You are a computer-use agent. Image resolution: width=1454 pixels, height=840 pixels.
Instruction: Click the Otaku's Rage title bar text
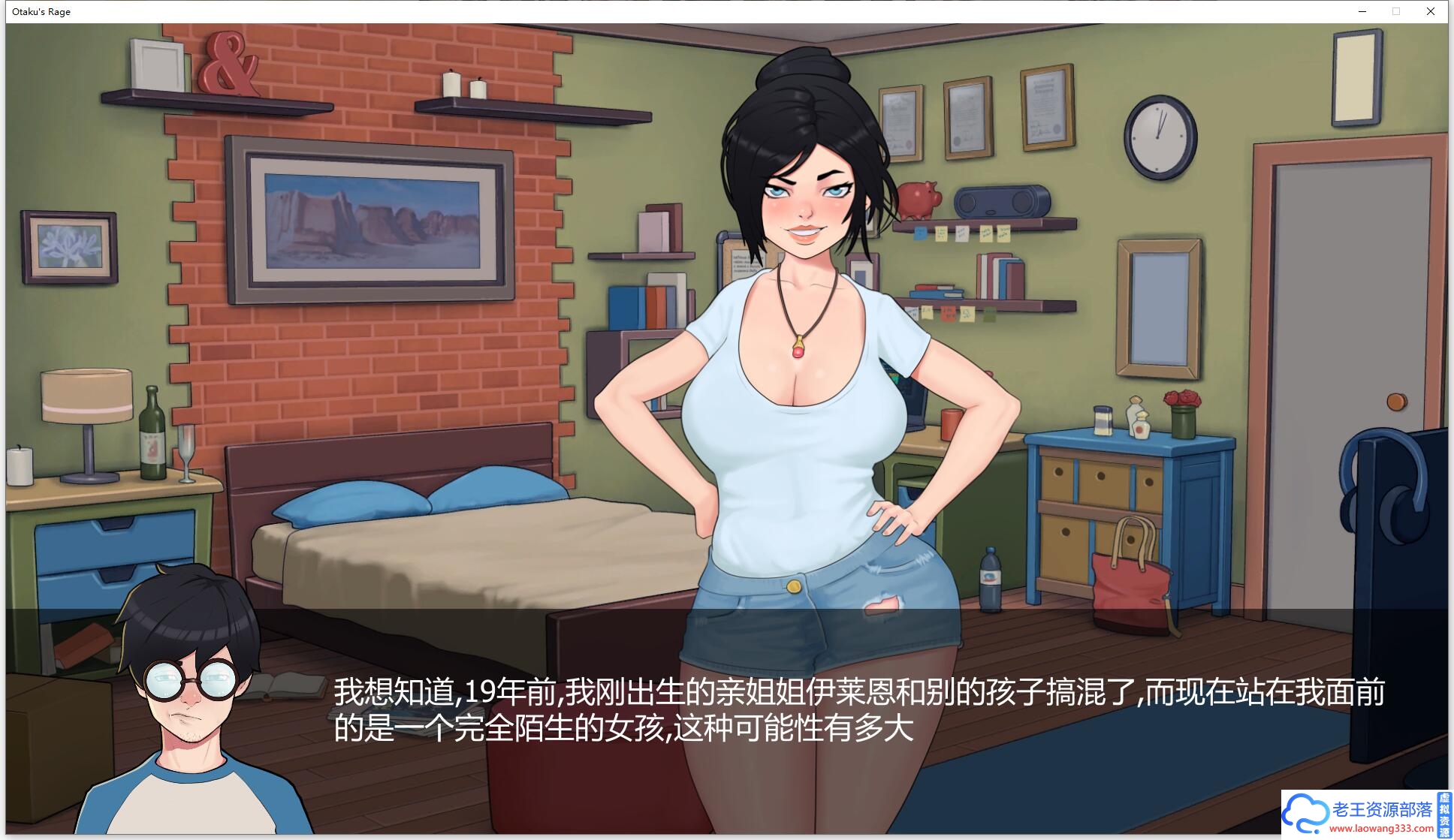pyautogui.click(x=41, y=11)
